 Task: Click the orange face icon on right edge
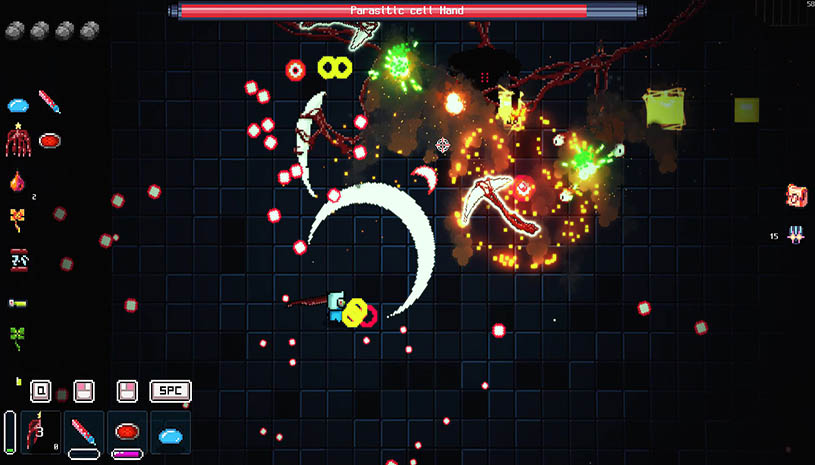pos(796,195)
